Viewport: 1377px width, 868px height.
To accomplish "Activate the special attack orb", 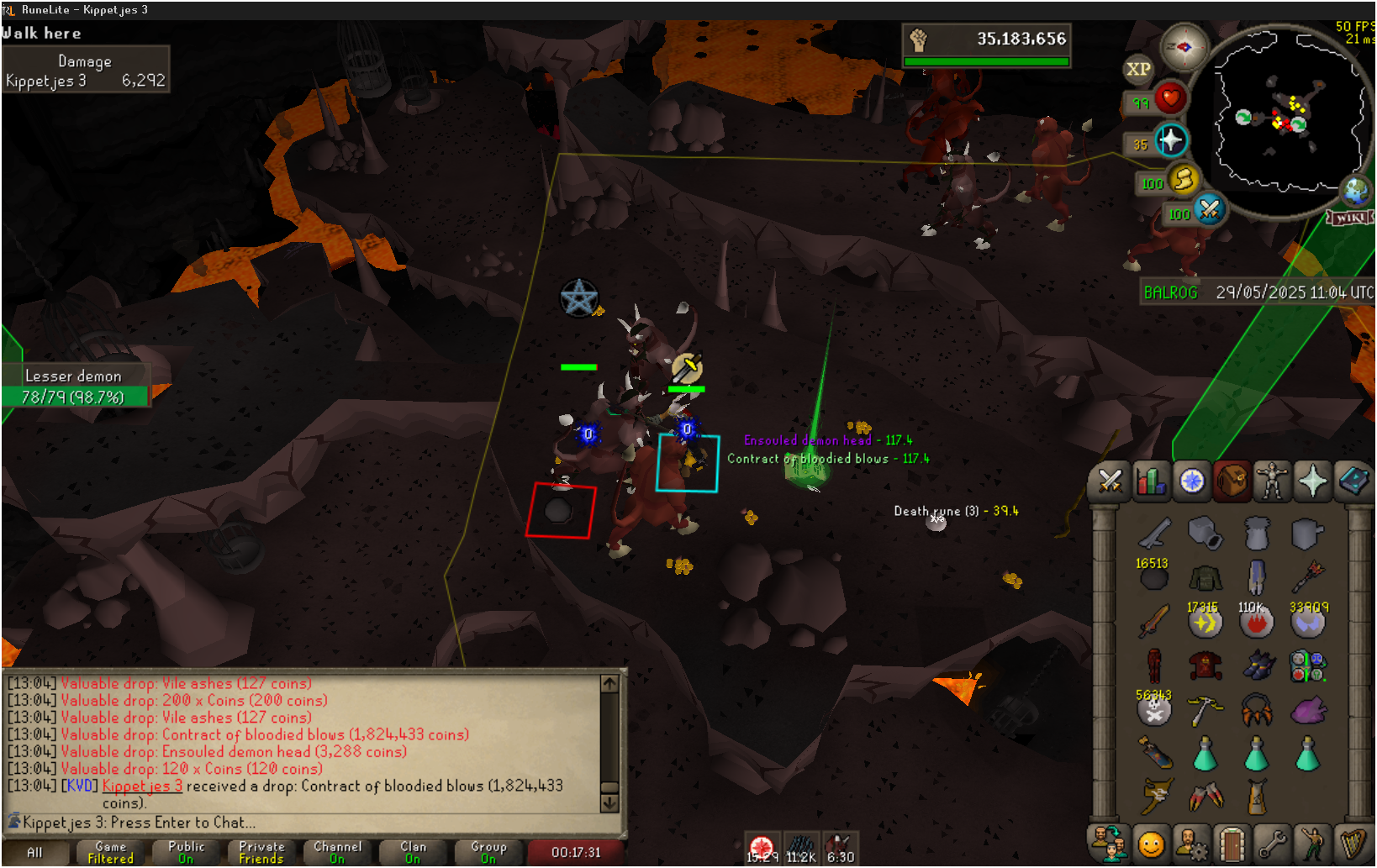I will 1209,209.
